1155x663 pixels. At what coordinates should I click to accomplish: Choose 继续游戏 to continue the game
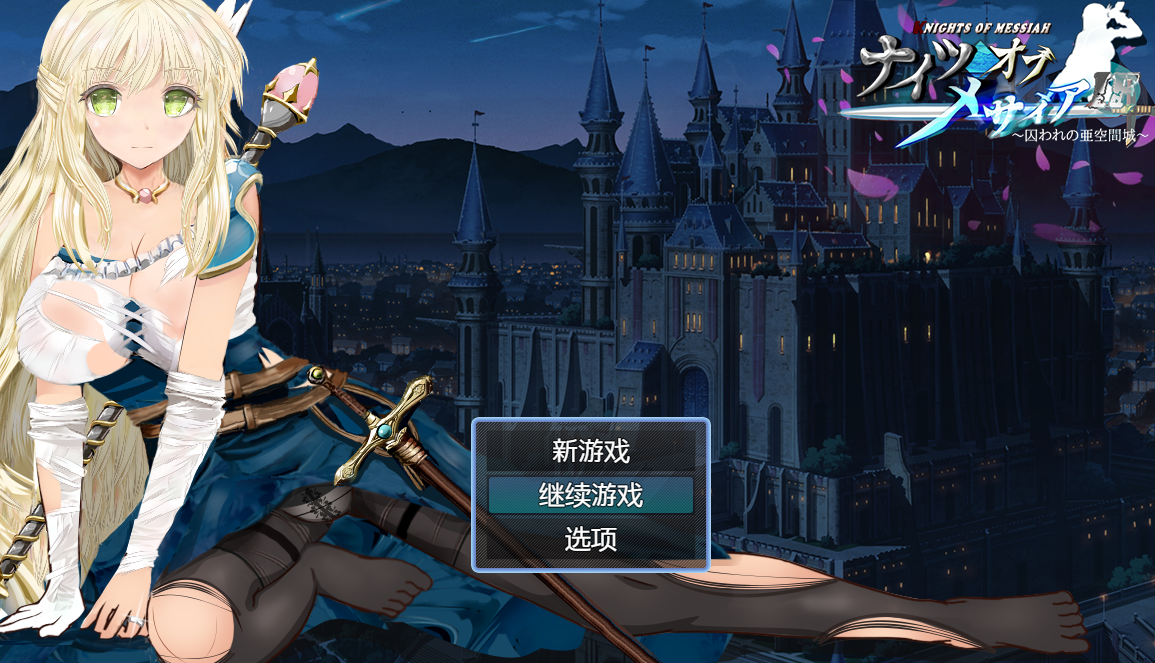[591, 495]
